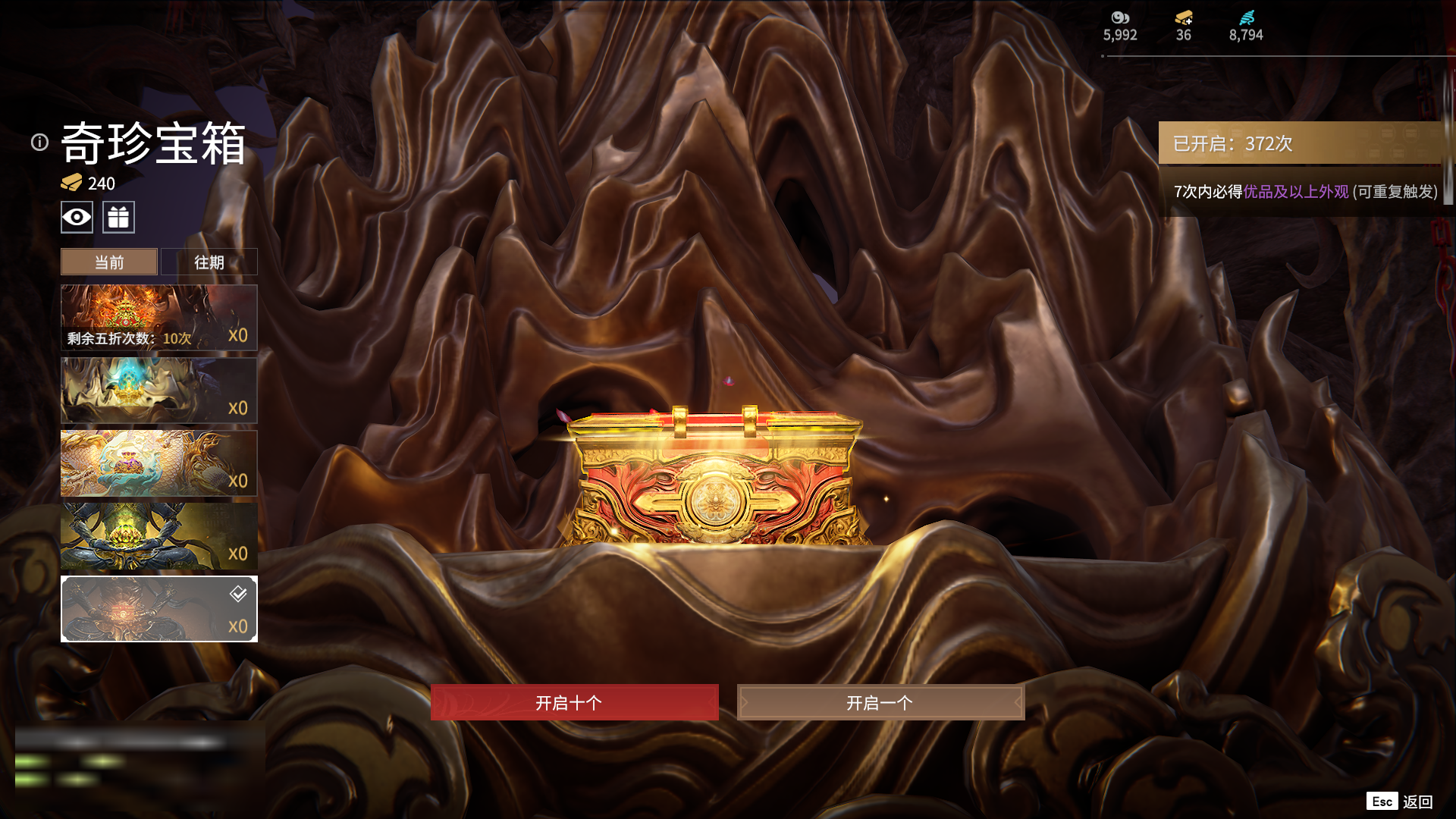Select the highlighted dark red chest thumbnail
1456x819 pixels.
click(158, 609)
